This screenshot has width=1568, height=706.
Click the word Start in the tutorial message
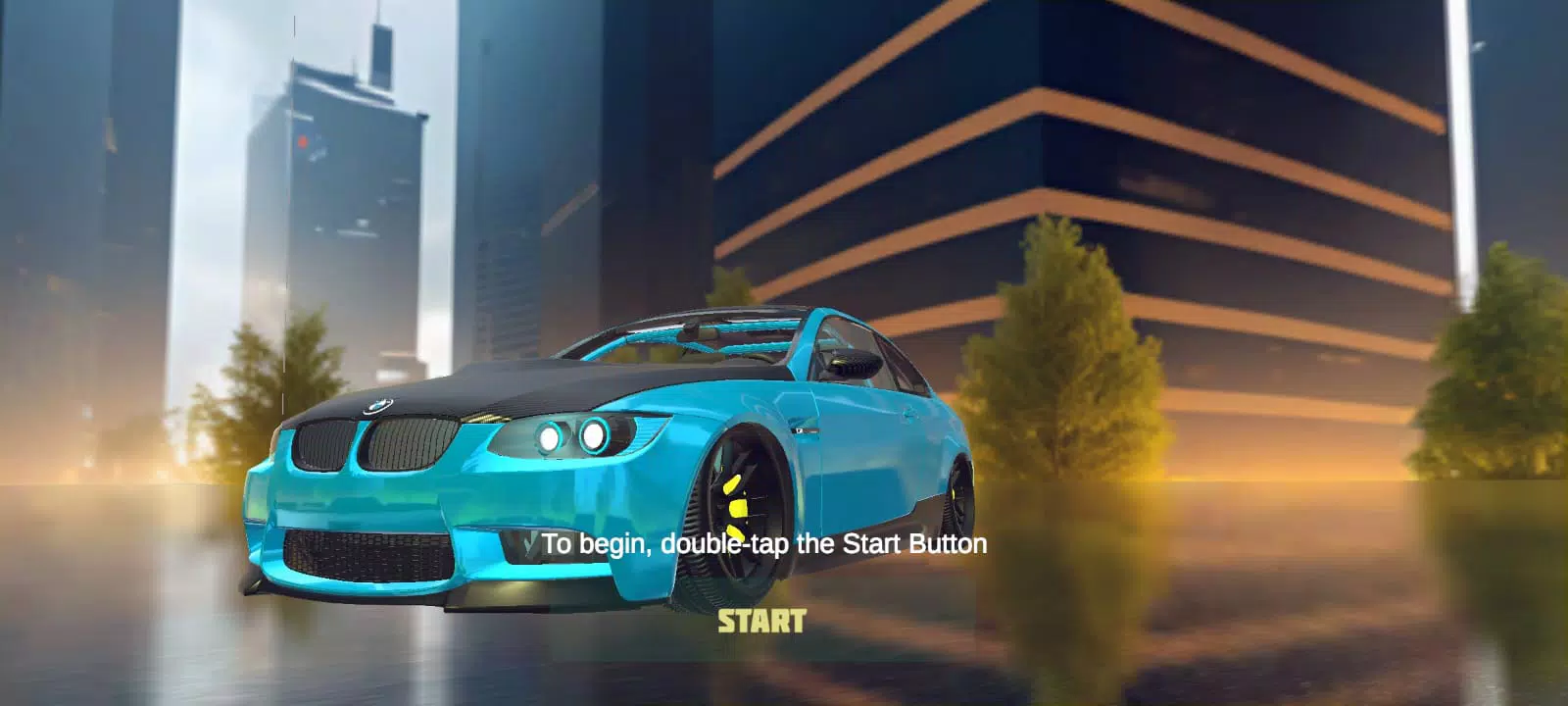(874, 543)
